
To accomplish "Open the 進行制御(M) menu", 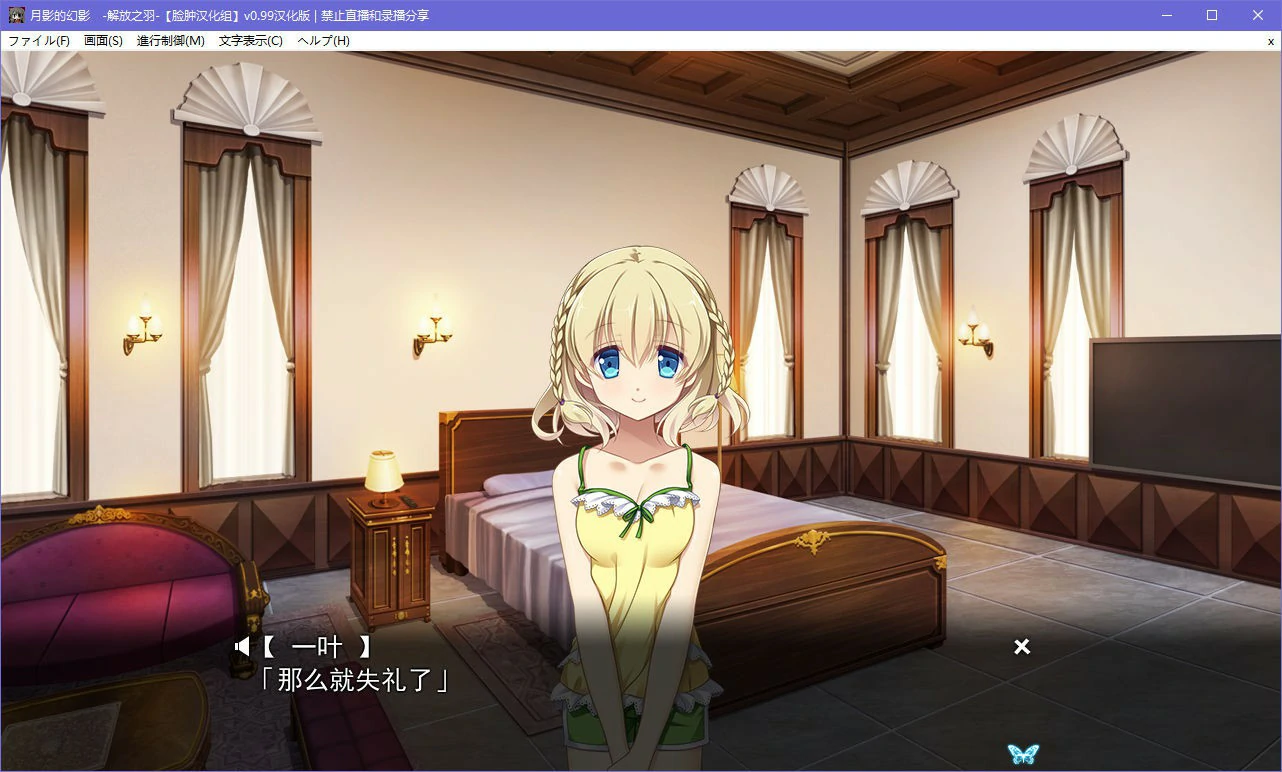I will (169, 41).
